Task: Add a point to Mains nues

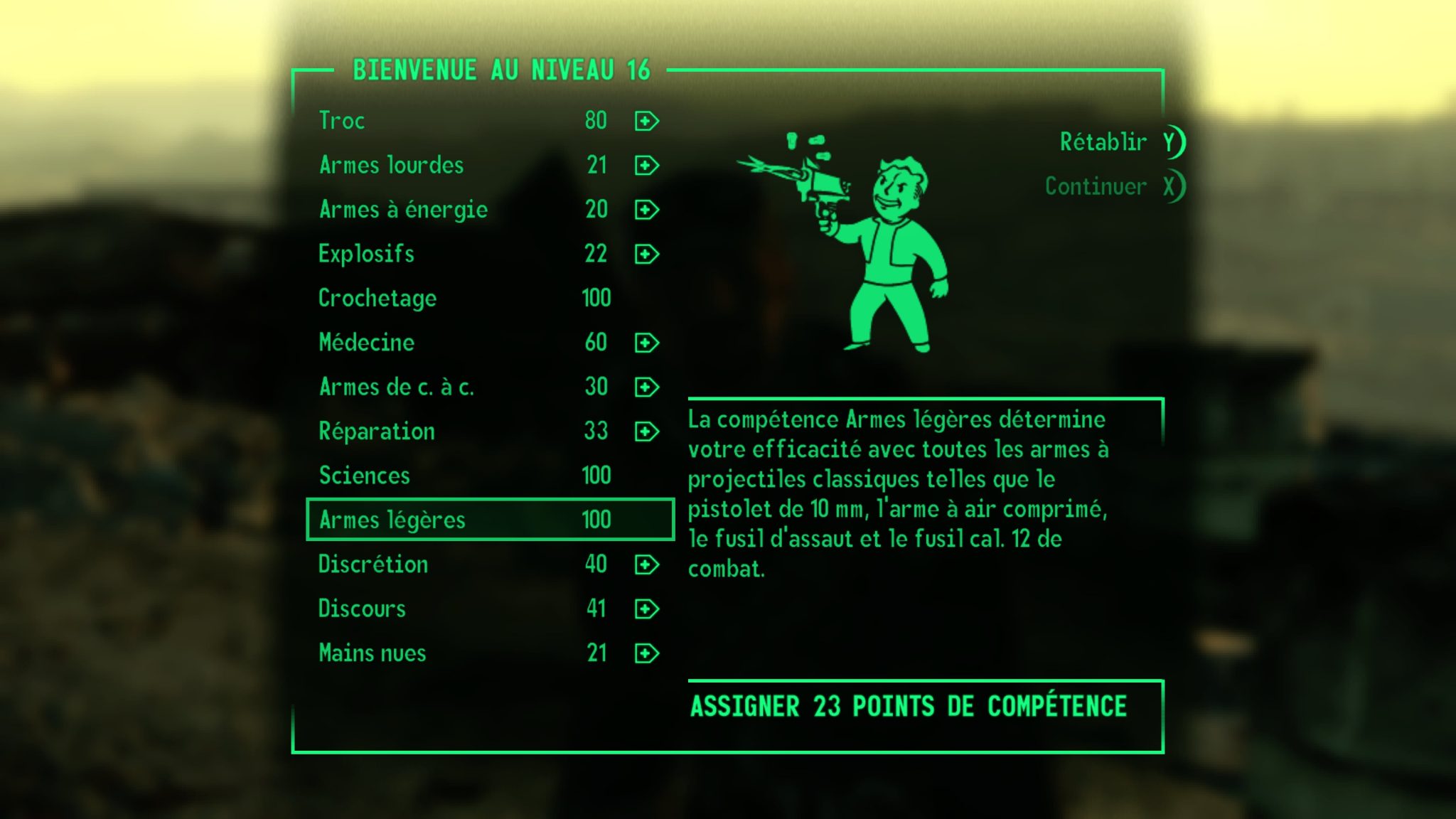Action: coord(646,653)
